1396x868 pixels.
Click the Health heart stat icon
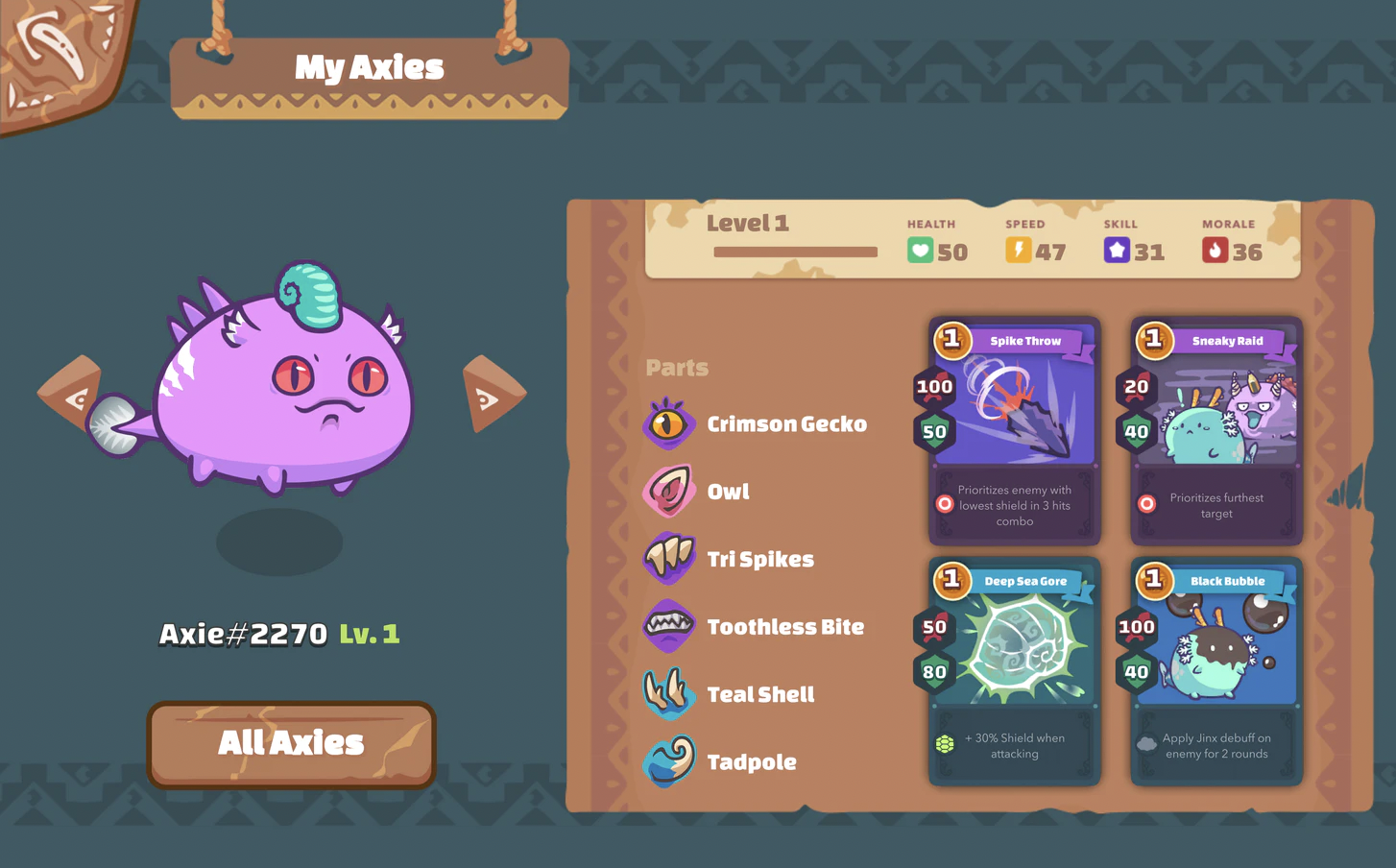click(920, 251)
